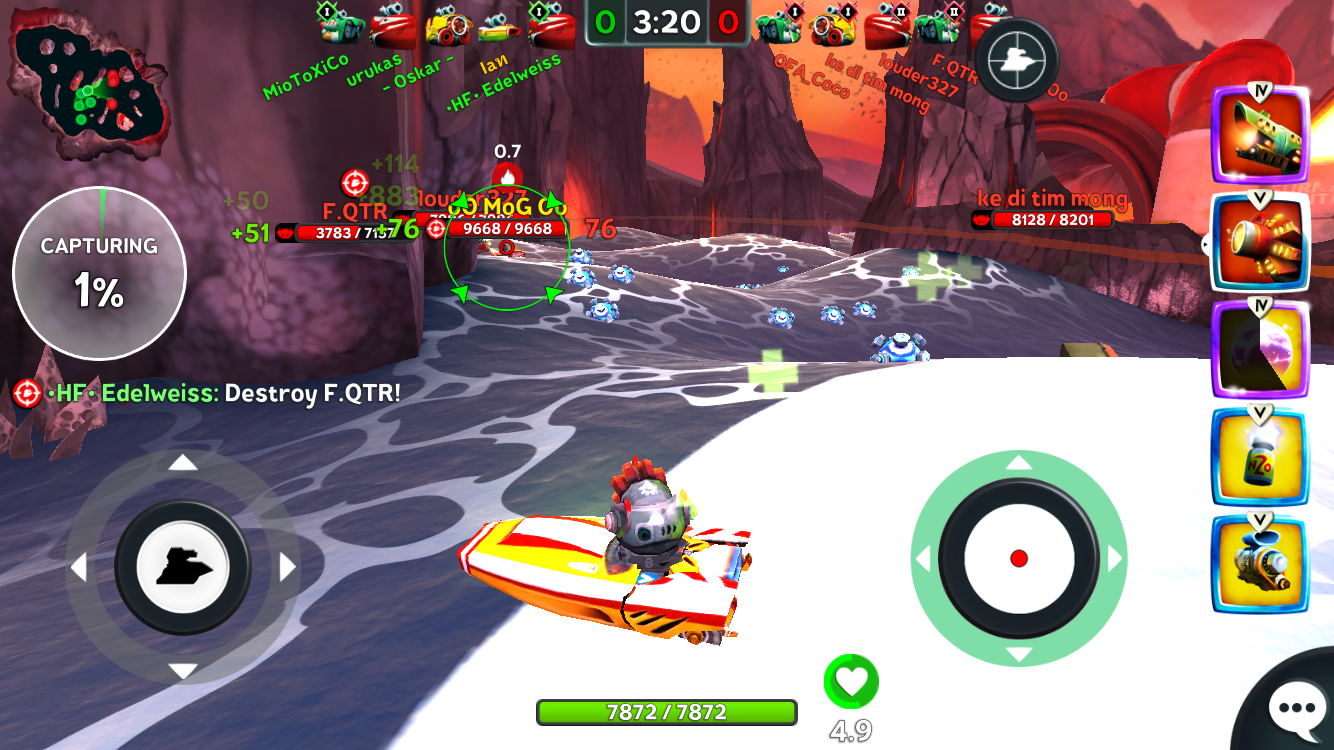Tap the ship target lock button
The height and width of the screenshot is (750, 1334).
click(x=1016, y=61)
